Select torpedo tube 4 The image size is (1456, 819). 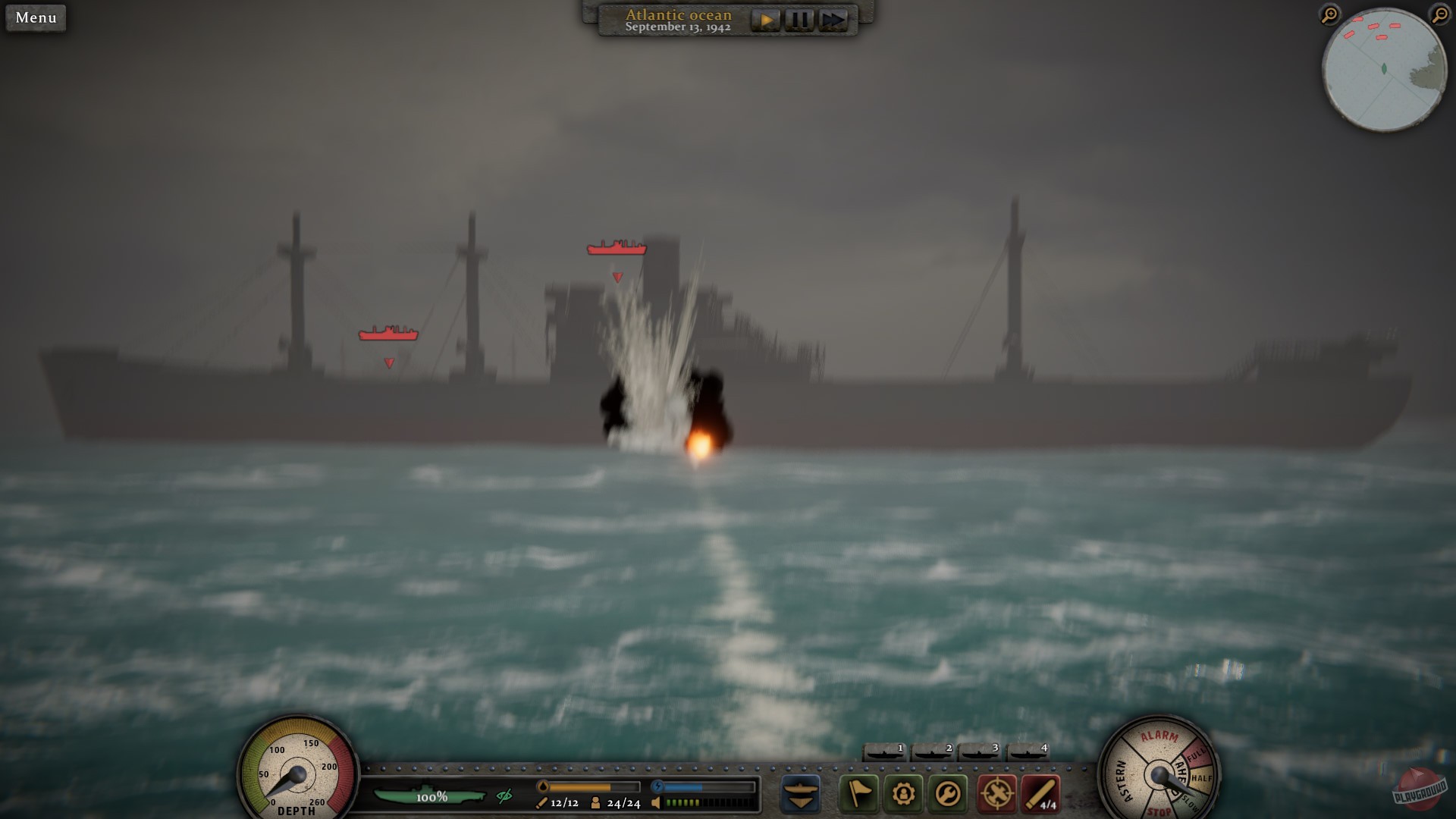[1027, 753]
